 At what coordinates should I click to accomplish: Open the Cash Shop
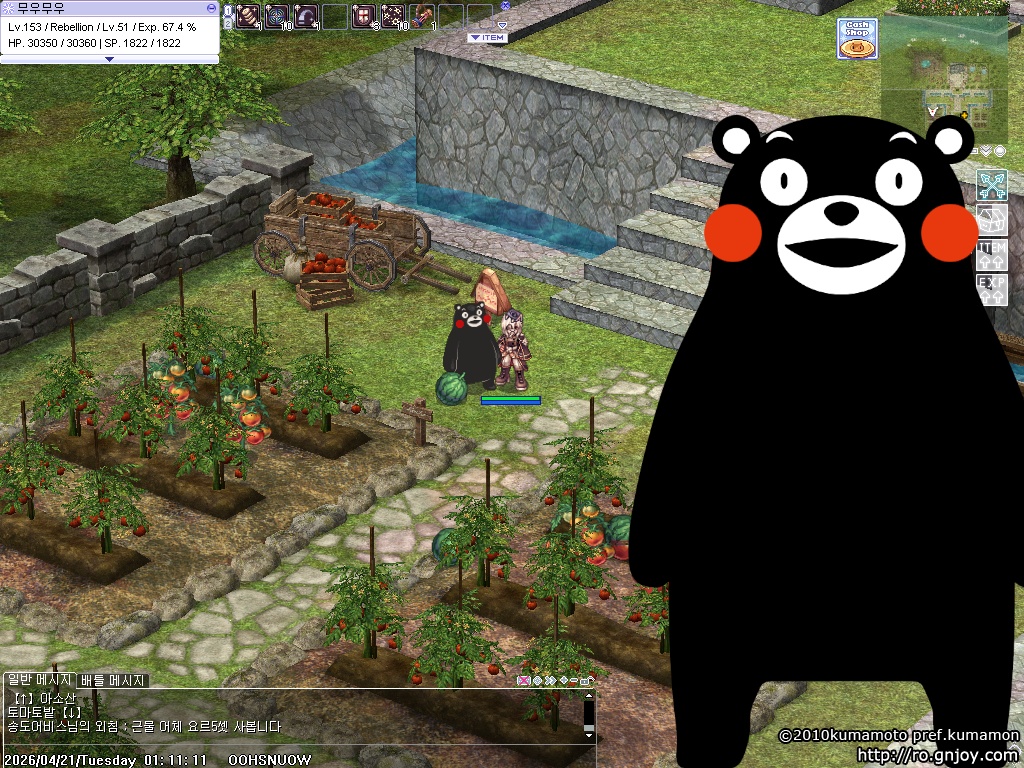click(x=857, y=39)
